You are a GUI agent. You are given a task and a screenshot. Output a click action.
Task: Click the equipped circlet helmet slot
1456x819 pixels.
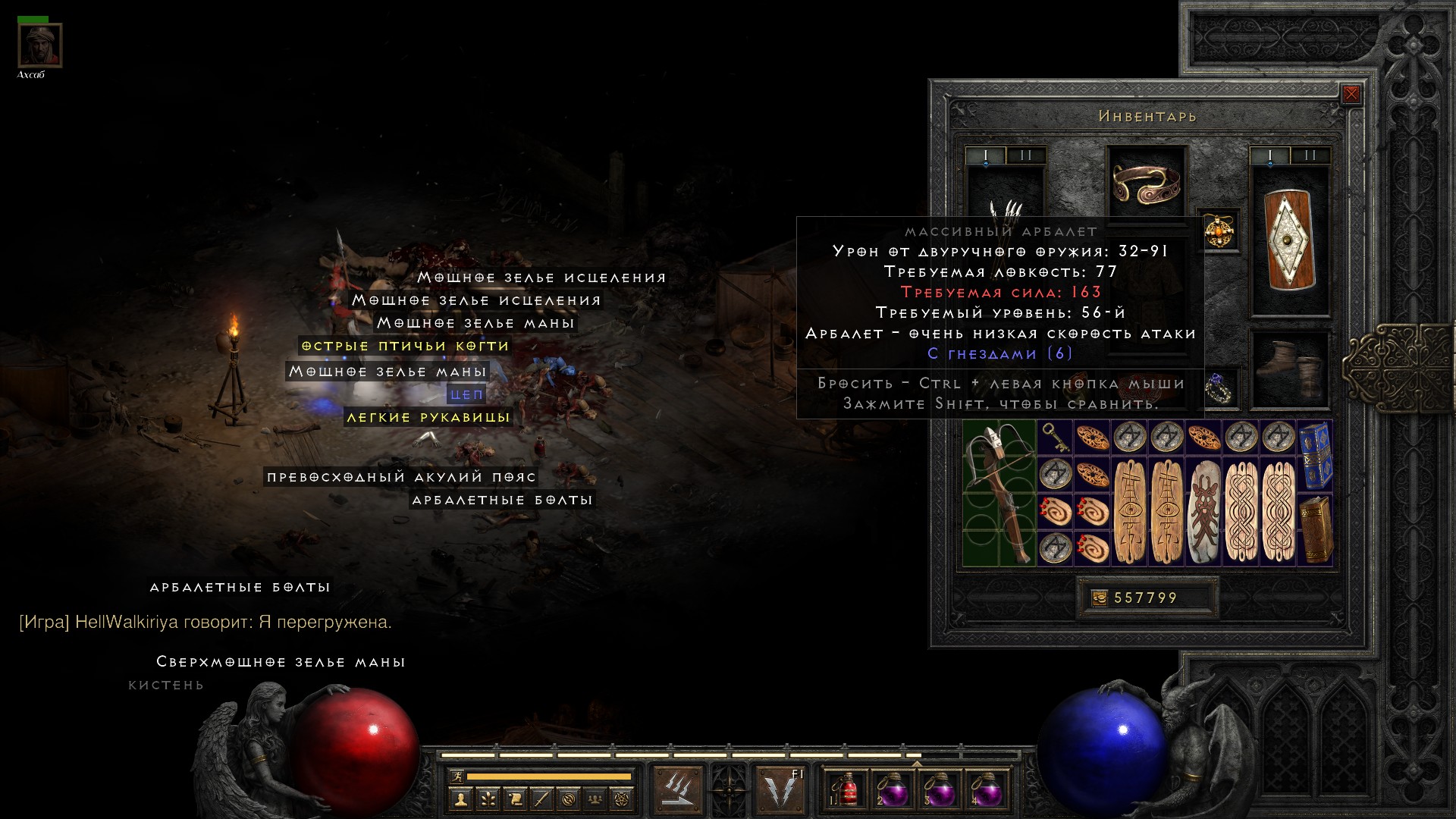(1147, 182)
